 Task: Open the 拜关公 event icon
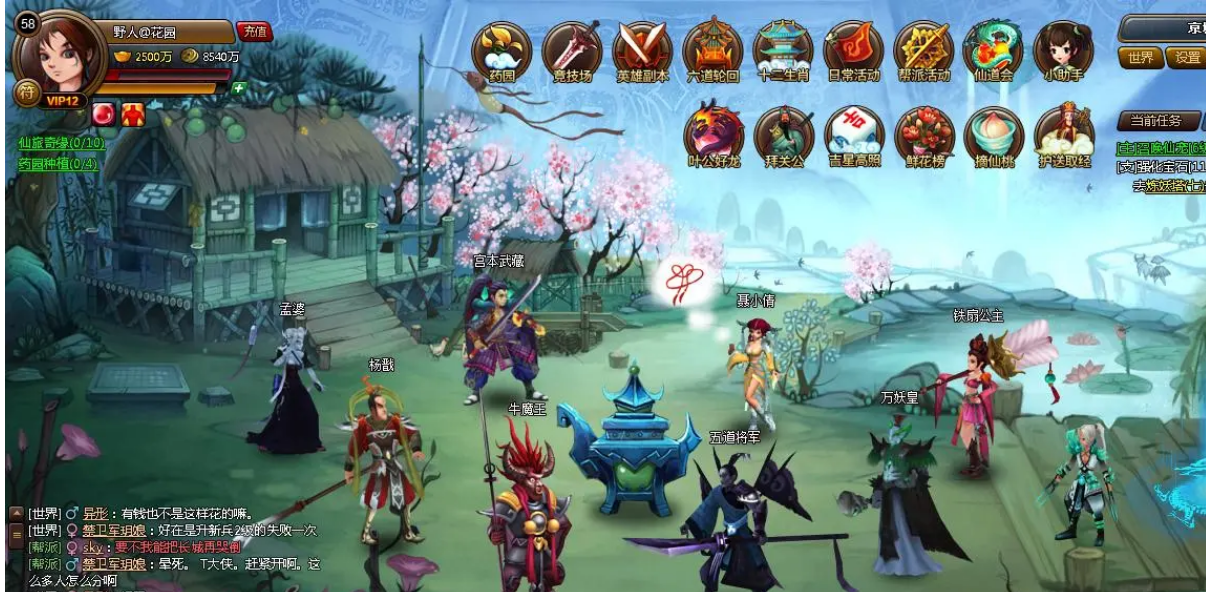[x=784, y=134]
